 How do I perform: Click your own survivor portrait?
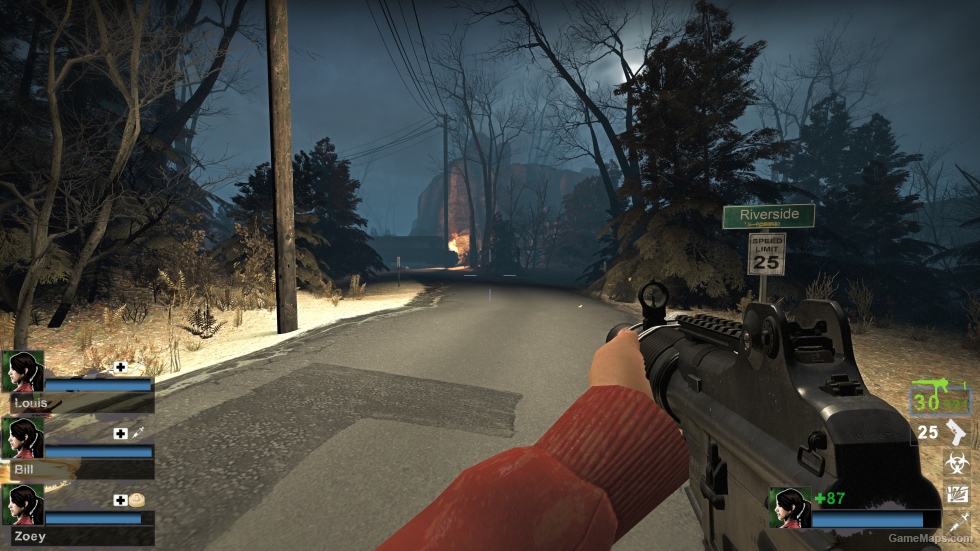click(789, 507)
